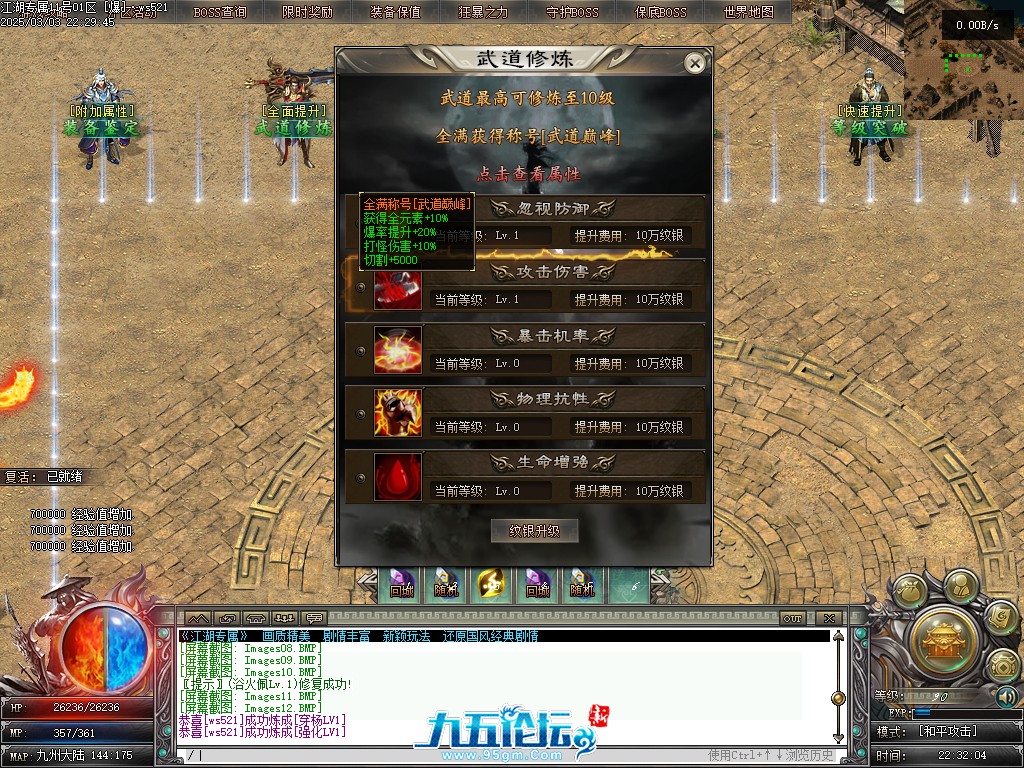Click the 生命增强 red blood-drop icon

click(398, 478)
